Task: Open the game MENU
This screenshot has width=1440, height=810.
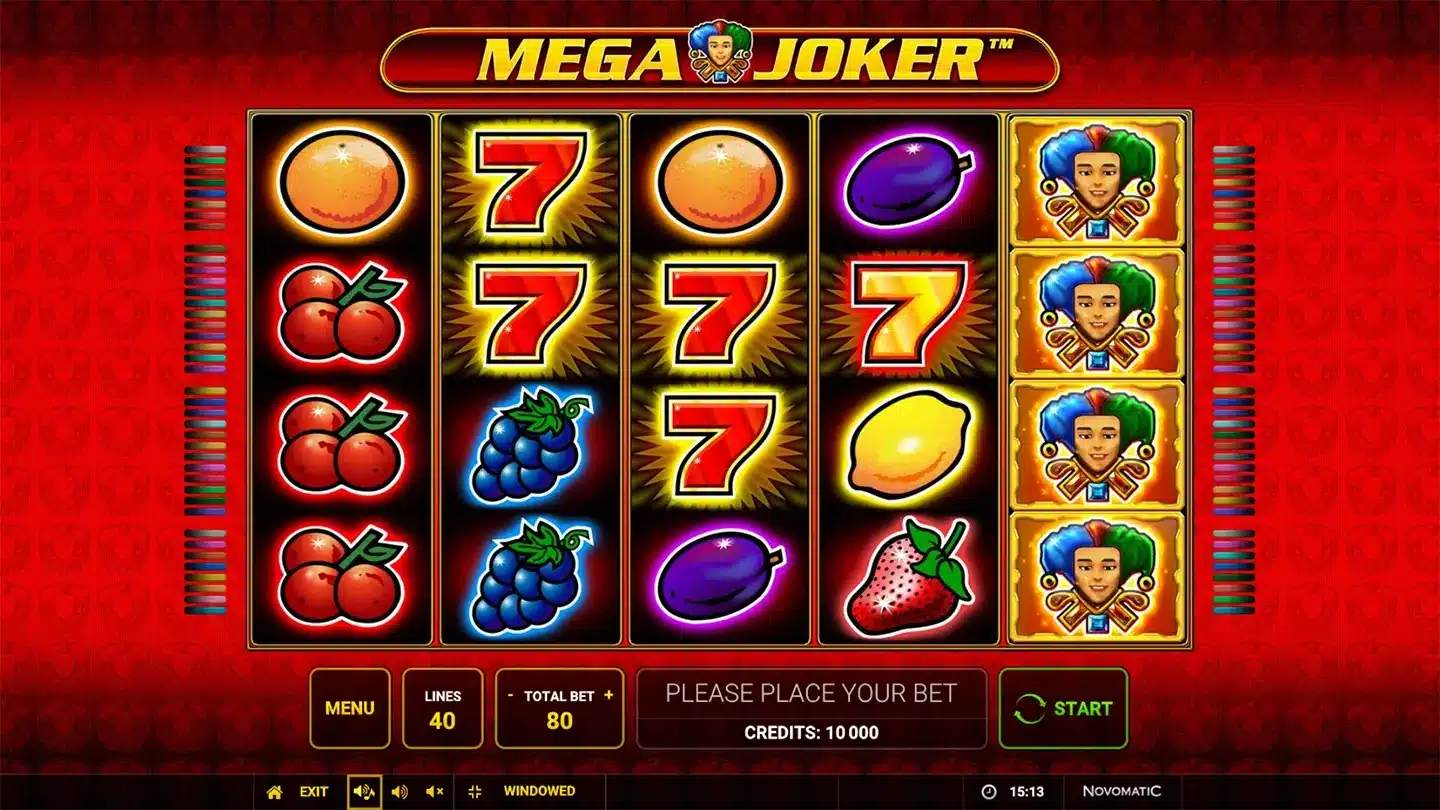Action: [349, 708]
